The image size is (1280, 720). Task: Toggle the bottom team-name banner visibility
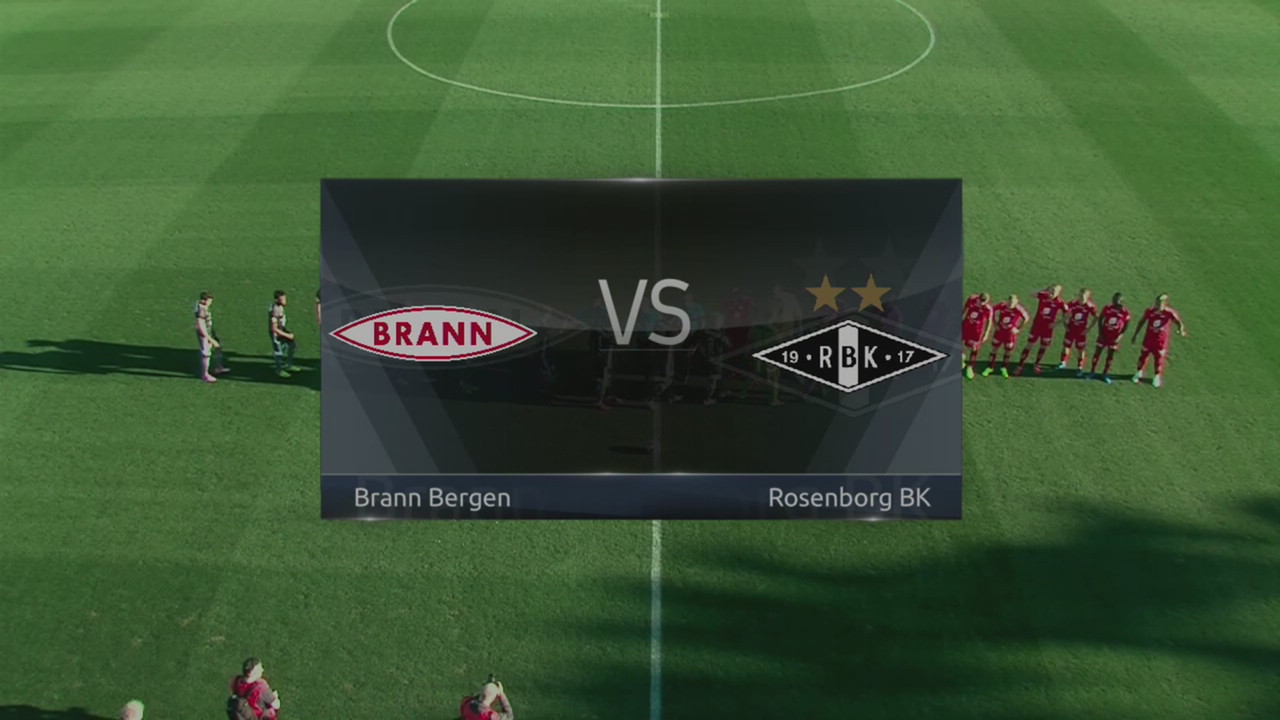[641, 497]
